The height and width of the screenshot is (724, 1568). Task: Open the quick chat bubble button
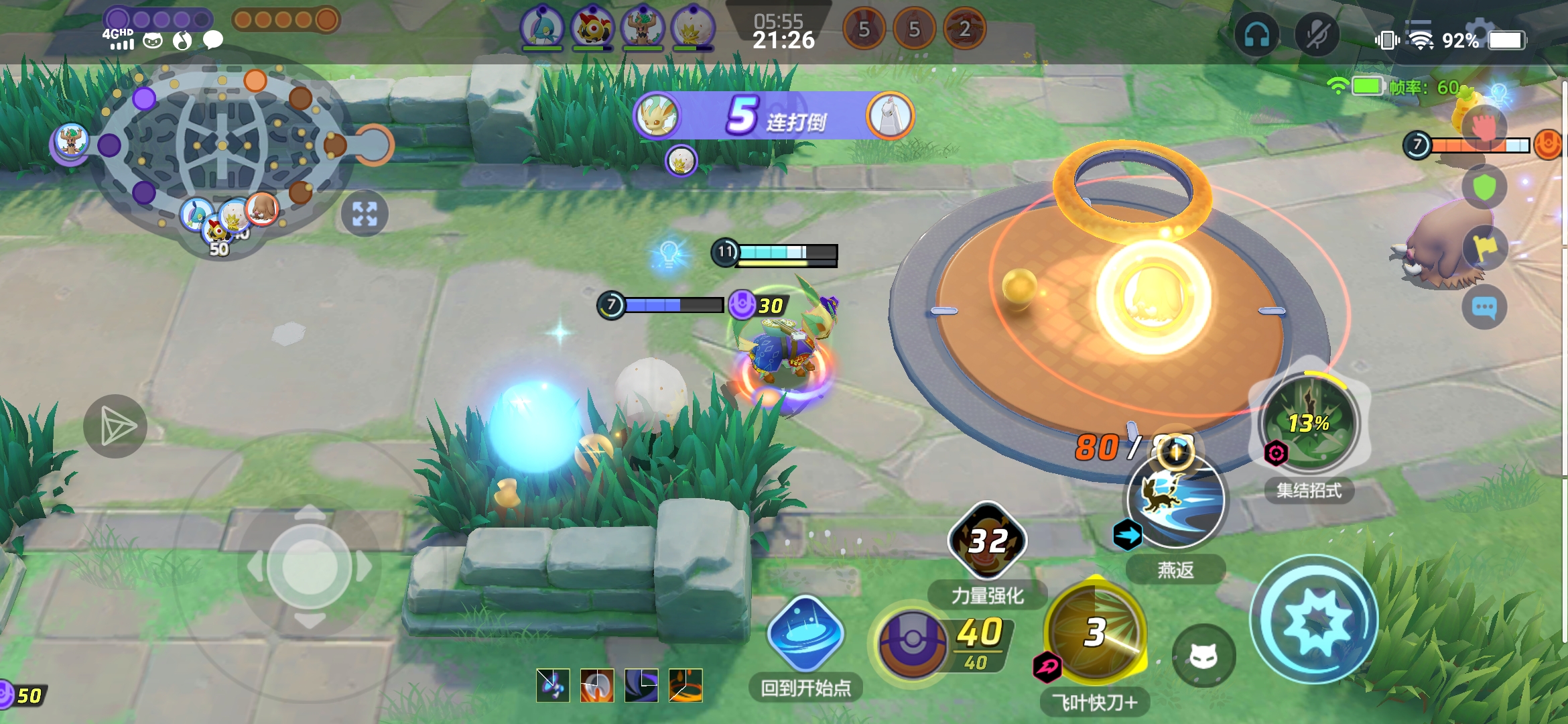point(1484,308)
